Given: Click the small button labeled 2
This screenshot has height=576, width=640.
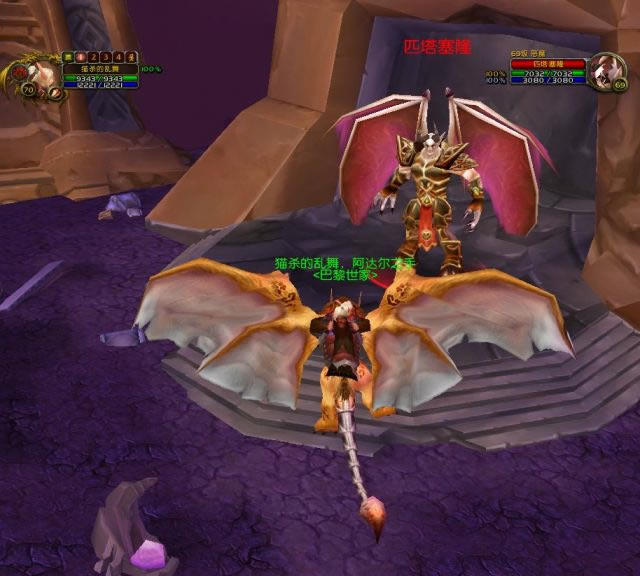Looking at the screenshot, I should (x=94, y=57).
